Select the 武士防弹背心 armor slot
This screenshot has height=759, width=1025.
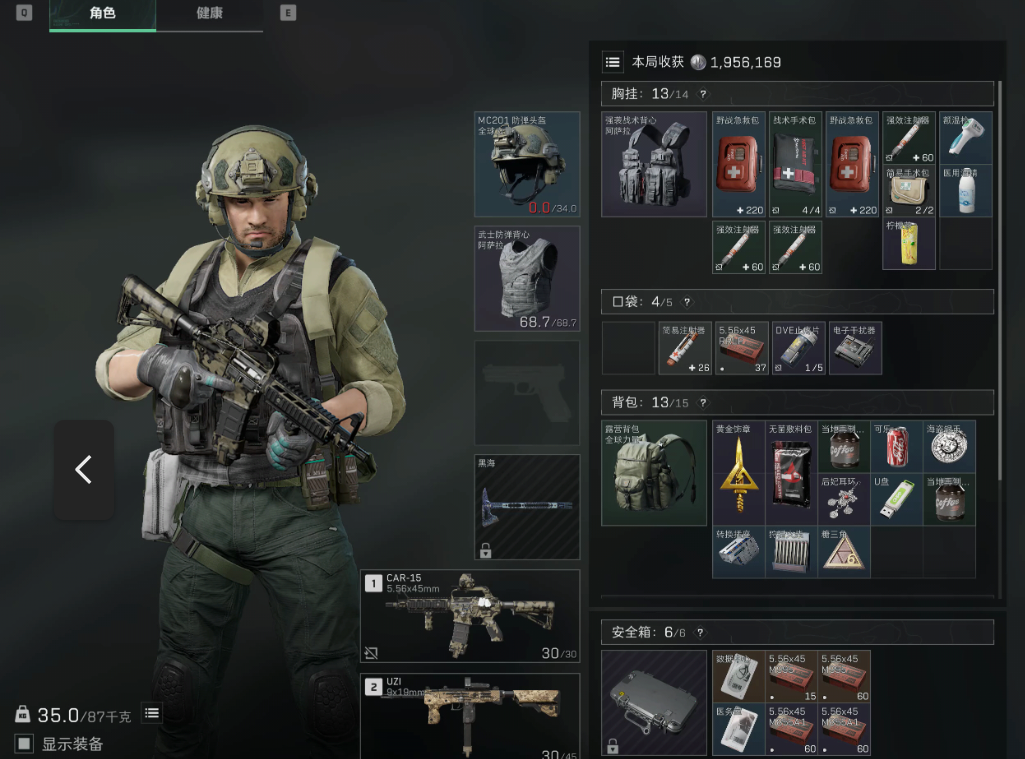pos(527,278)
